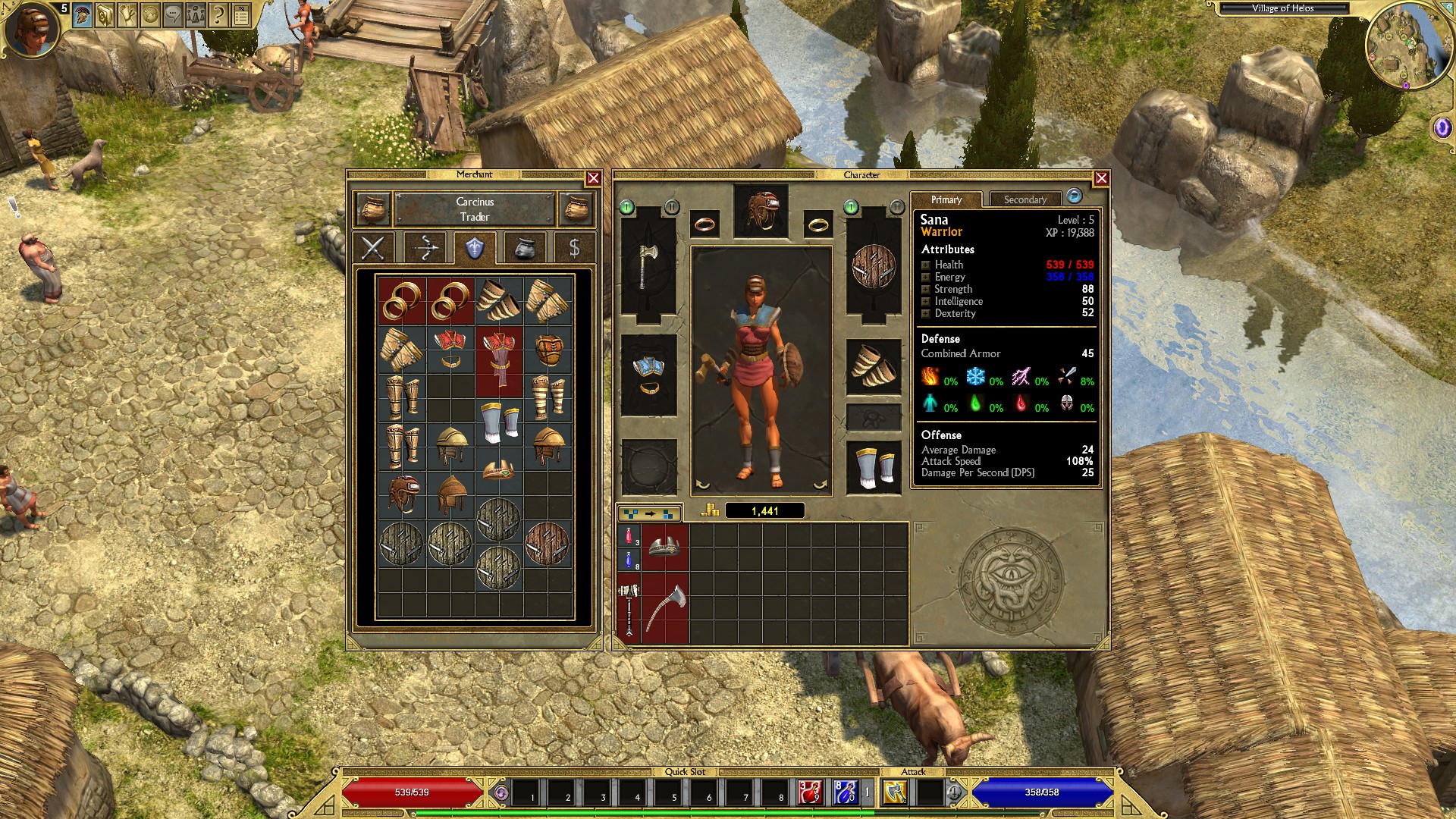This screenshot has width=1456, height=819.
Task: Open the merchant's buyback dollar tab
Action: pos(574,248)
